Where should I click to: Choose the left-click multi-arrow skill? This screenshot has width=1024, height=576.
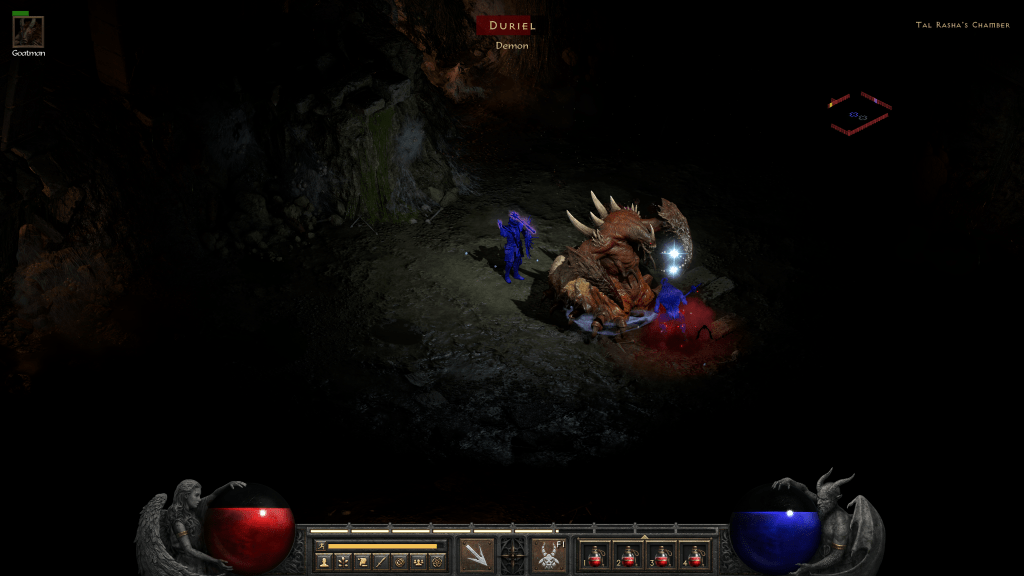click(476, 555)
